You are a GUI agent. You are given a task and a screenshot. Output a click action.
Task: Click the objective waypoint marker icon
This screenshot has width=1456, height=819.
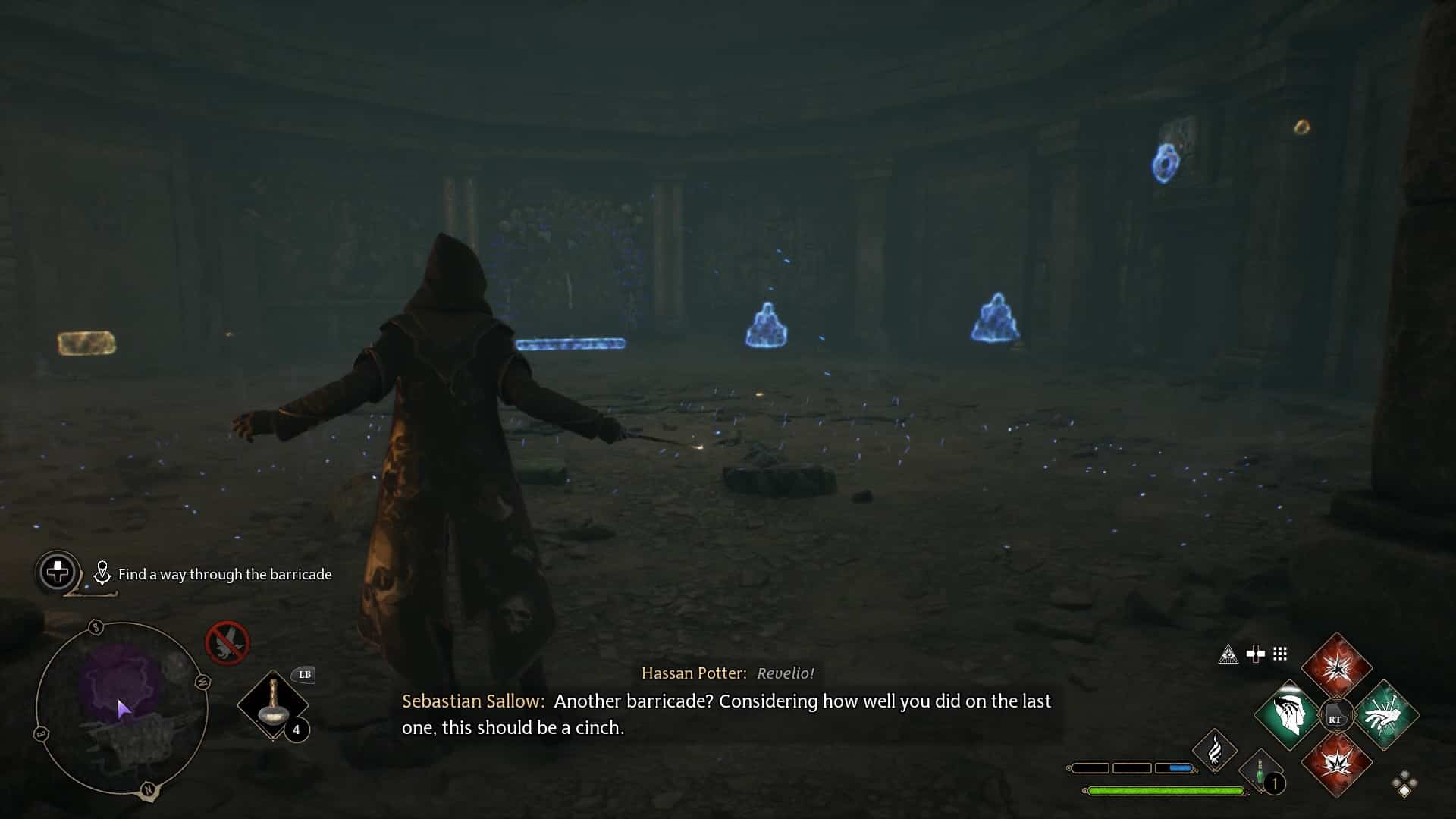pyautogui.click(x=102, y=572)
